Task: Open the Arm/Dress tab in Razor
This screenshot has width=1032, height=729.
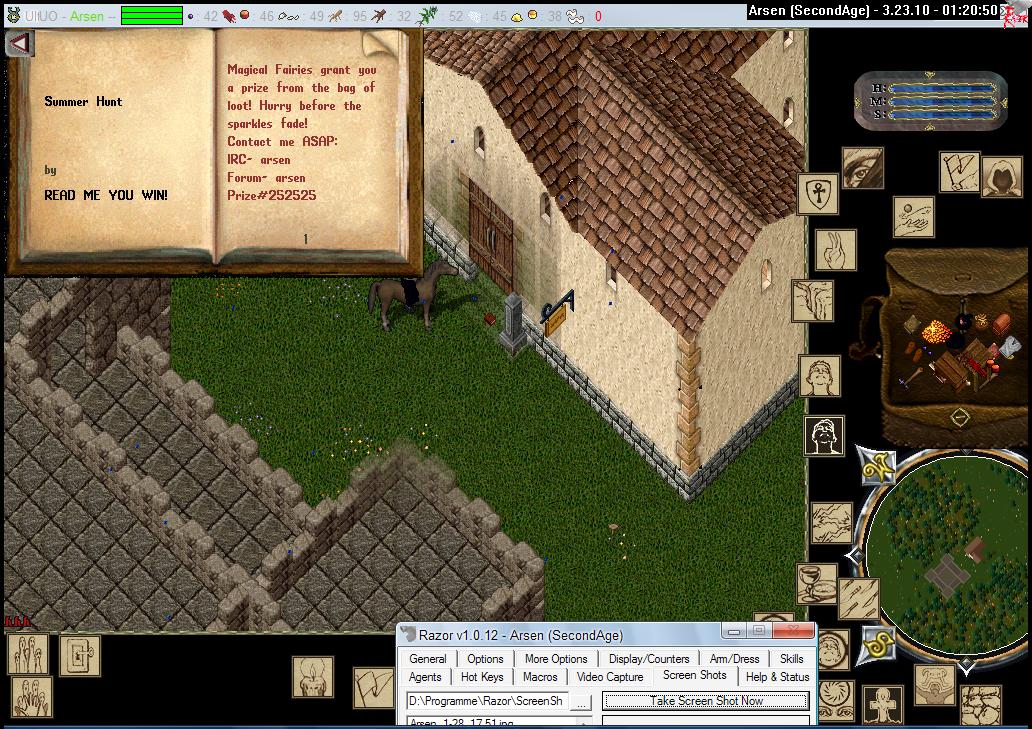Action: pos(734,659)
